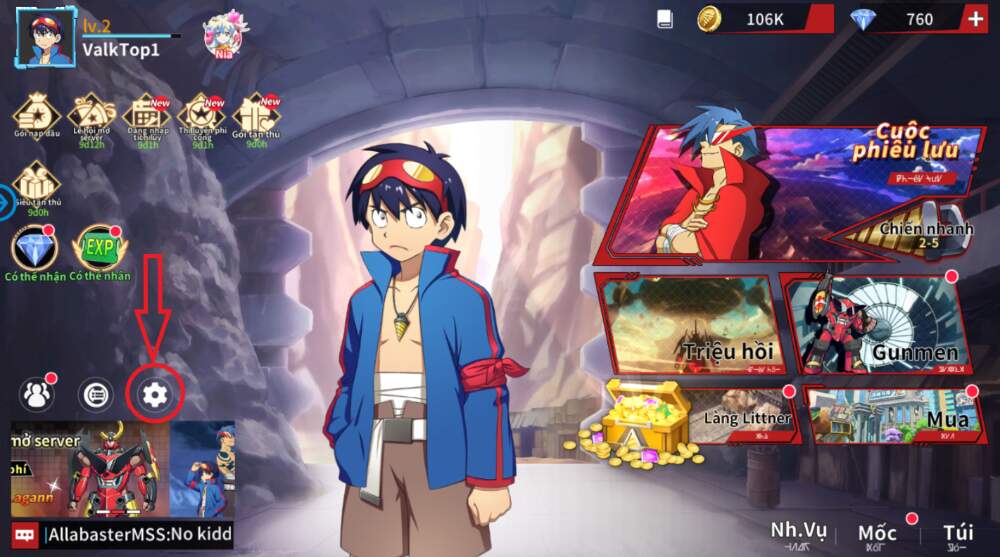Tap the plus button to buy diamonds

click(976, 19)
